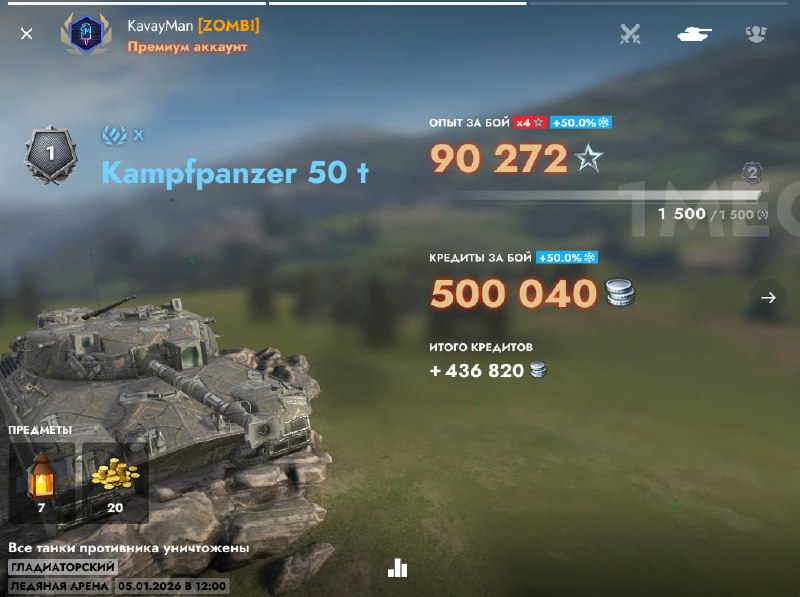Open detailed statistics bar chart icon

pos(398,568)
